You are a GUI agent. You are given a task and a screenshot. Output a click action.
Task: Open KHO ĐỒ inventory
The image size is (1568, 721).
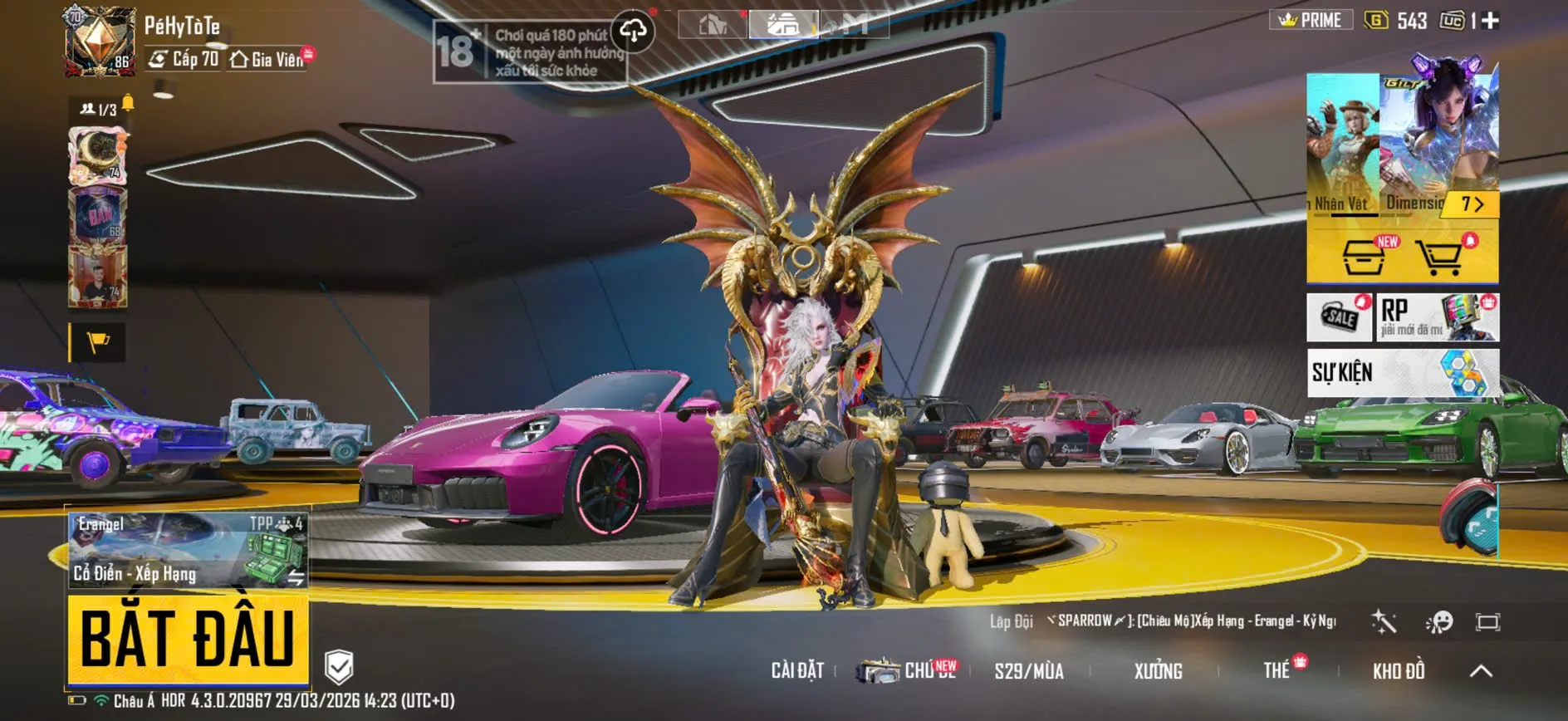tap(1399, 671)
